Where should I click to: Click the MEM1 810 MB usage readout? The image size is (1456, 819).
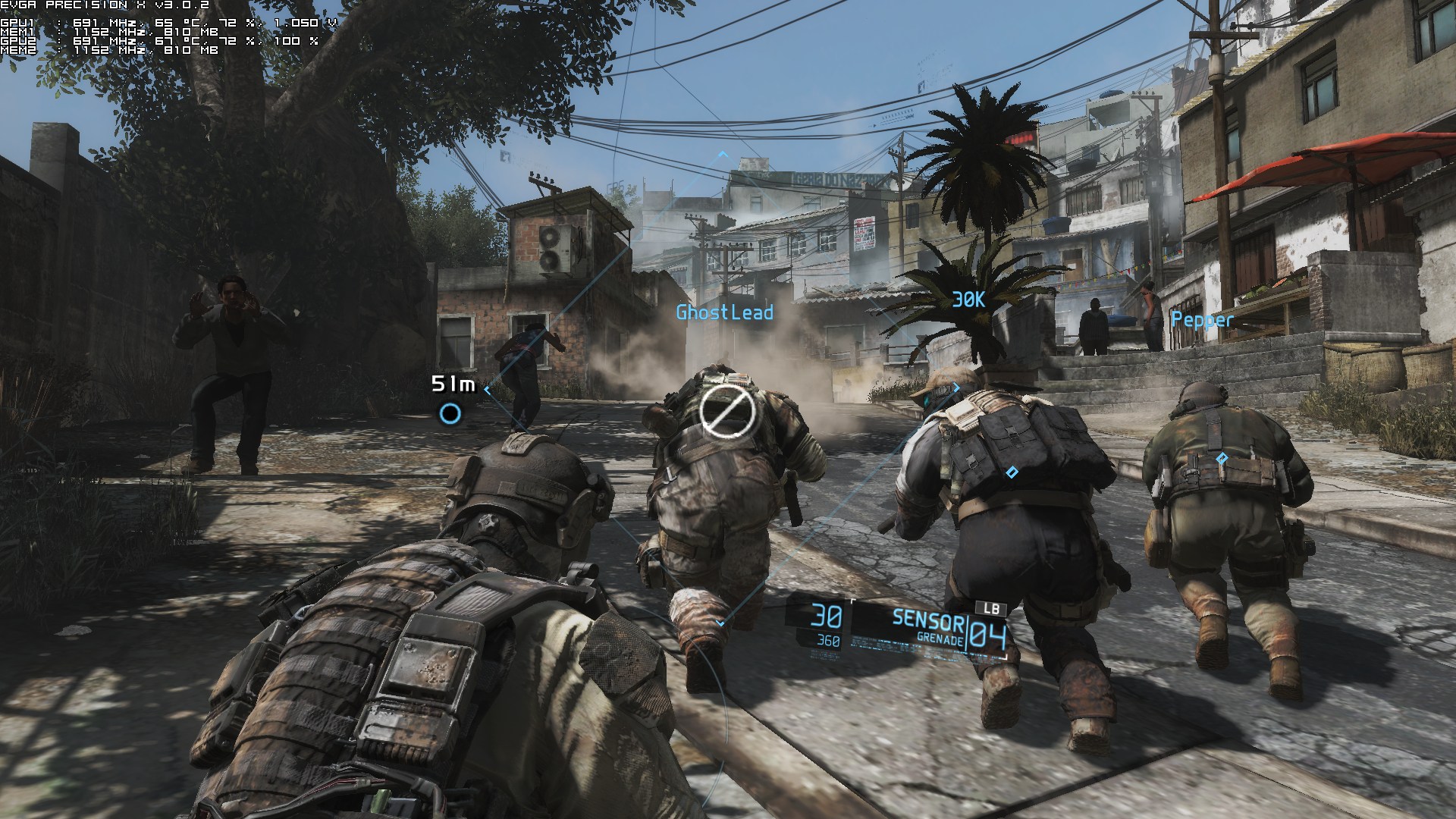pos(191,33)
